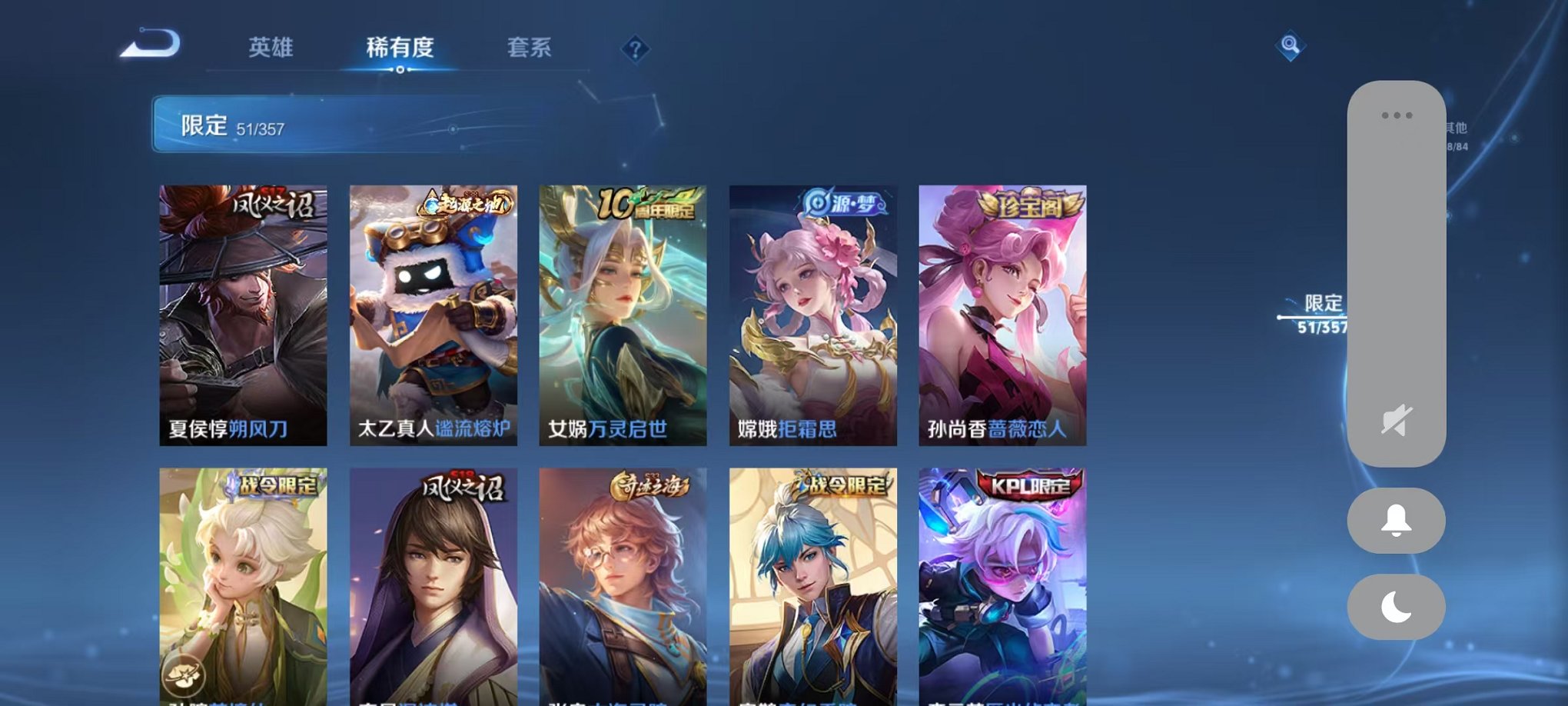Expand the three-dot menu on the floating bar
This screenshot has height=706, width=1568.
(x=1397, y=115)
